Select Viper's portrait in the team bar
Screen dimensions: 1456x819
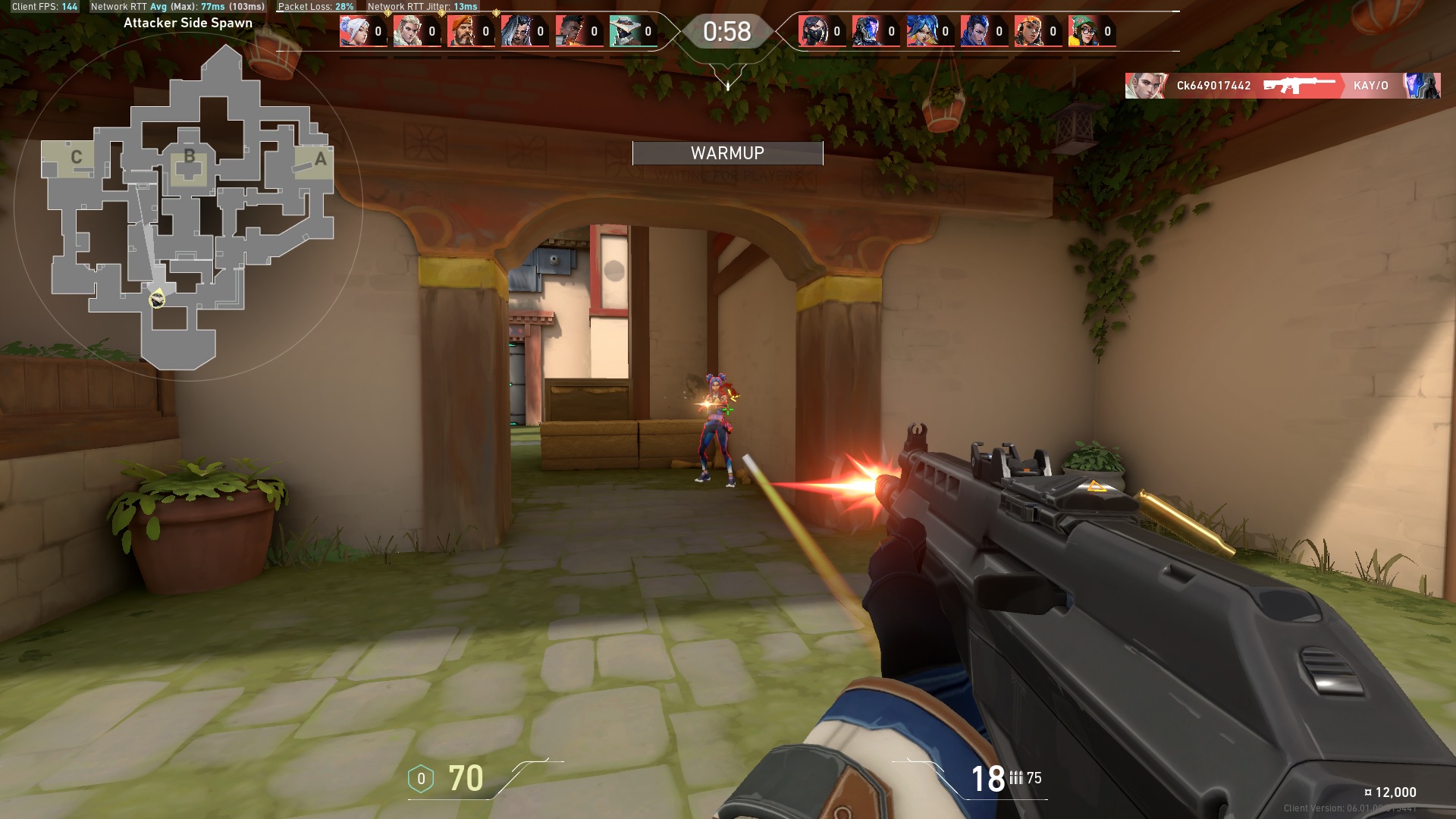pyautogui.click(x=813, y=32)
